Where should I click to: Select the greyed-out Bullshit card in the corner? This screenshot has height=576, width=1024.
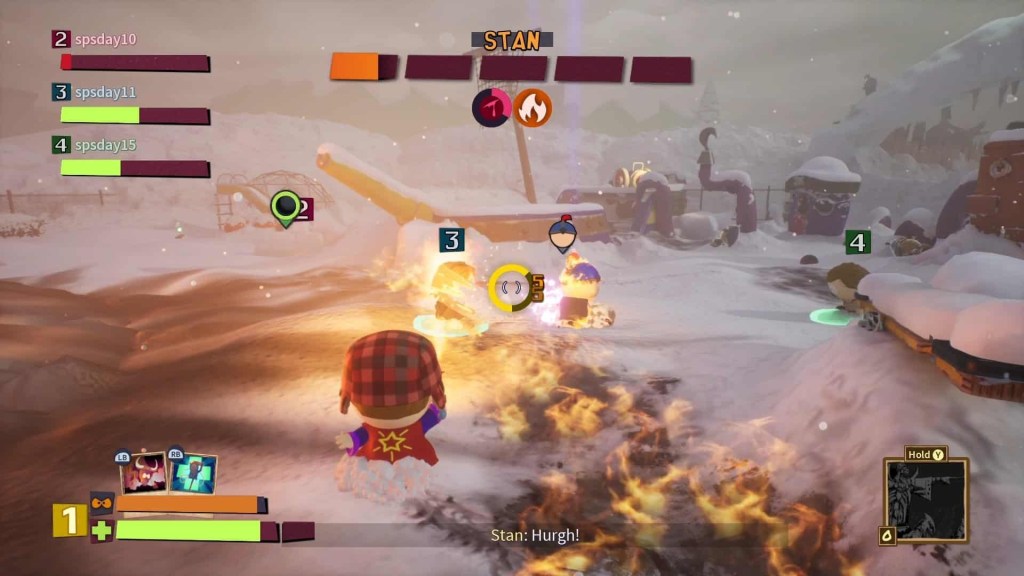(x=926, y=500)
